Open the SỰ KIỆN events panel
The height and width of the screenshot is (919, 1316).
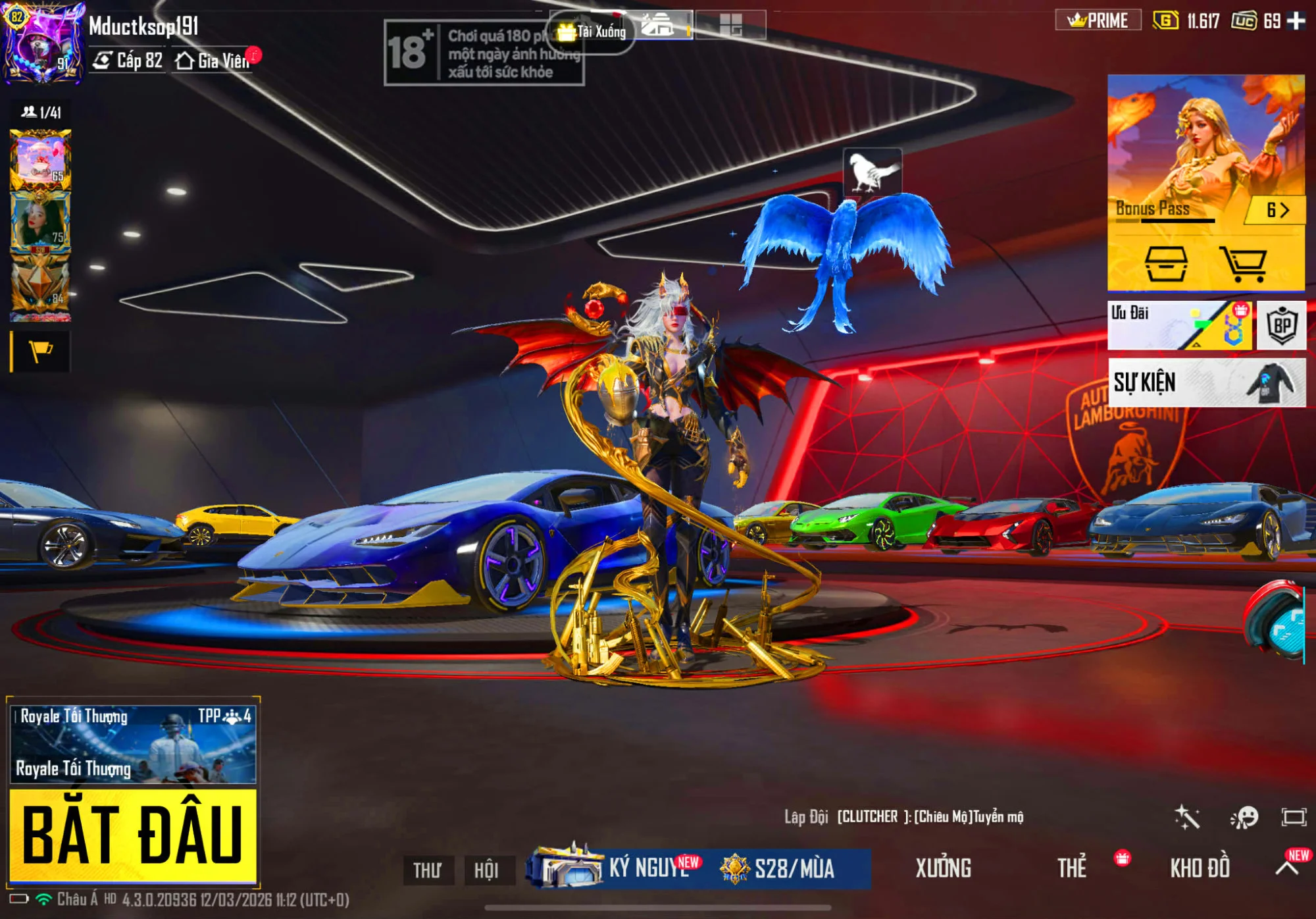(1206, 382)
